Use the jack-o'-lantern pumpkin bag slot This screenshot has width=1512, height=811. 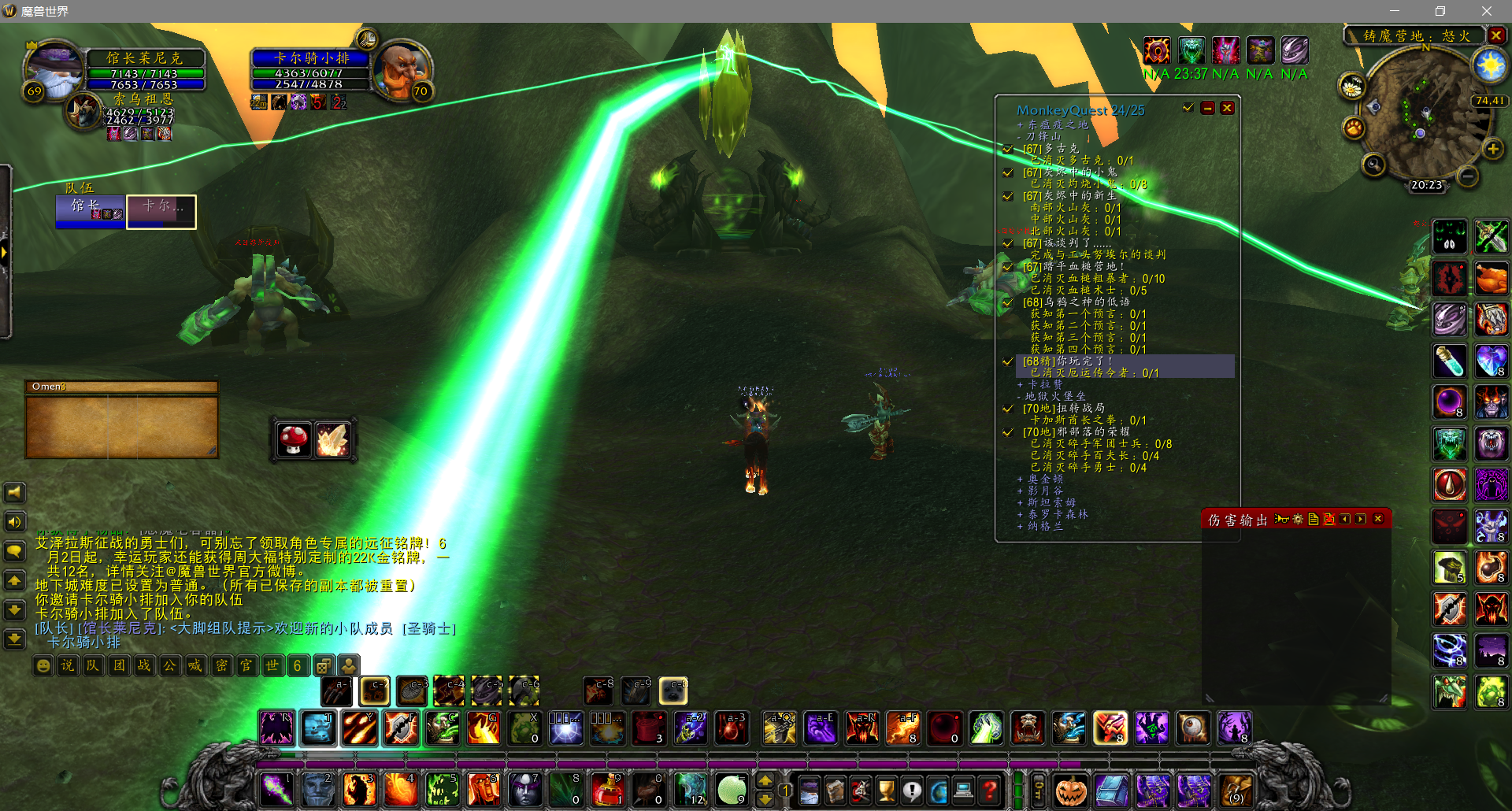(1070, 791)
